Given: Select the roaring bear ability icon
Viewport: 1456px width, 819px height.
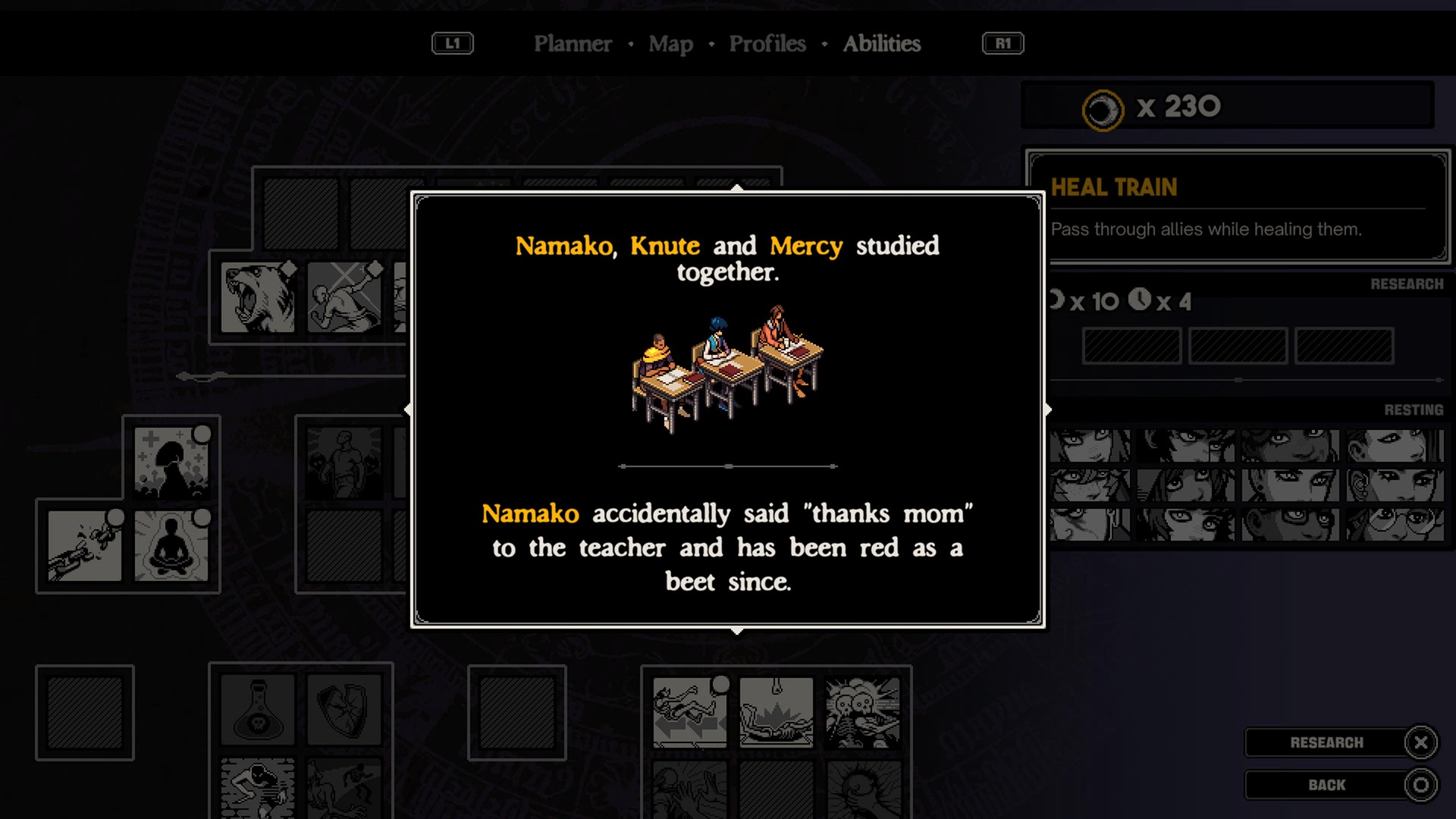Looking at the screenshot, I should (258, 298).
